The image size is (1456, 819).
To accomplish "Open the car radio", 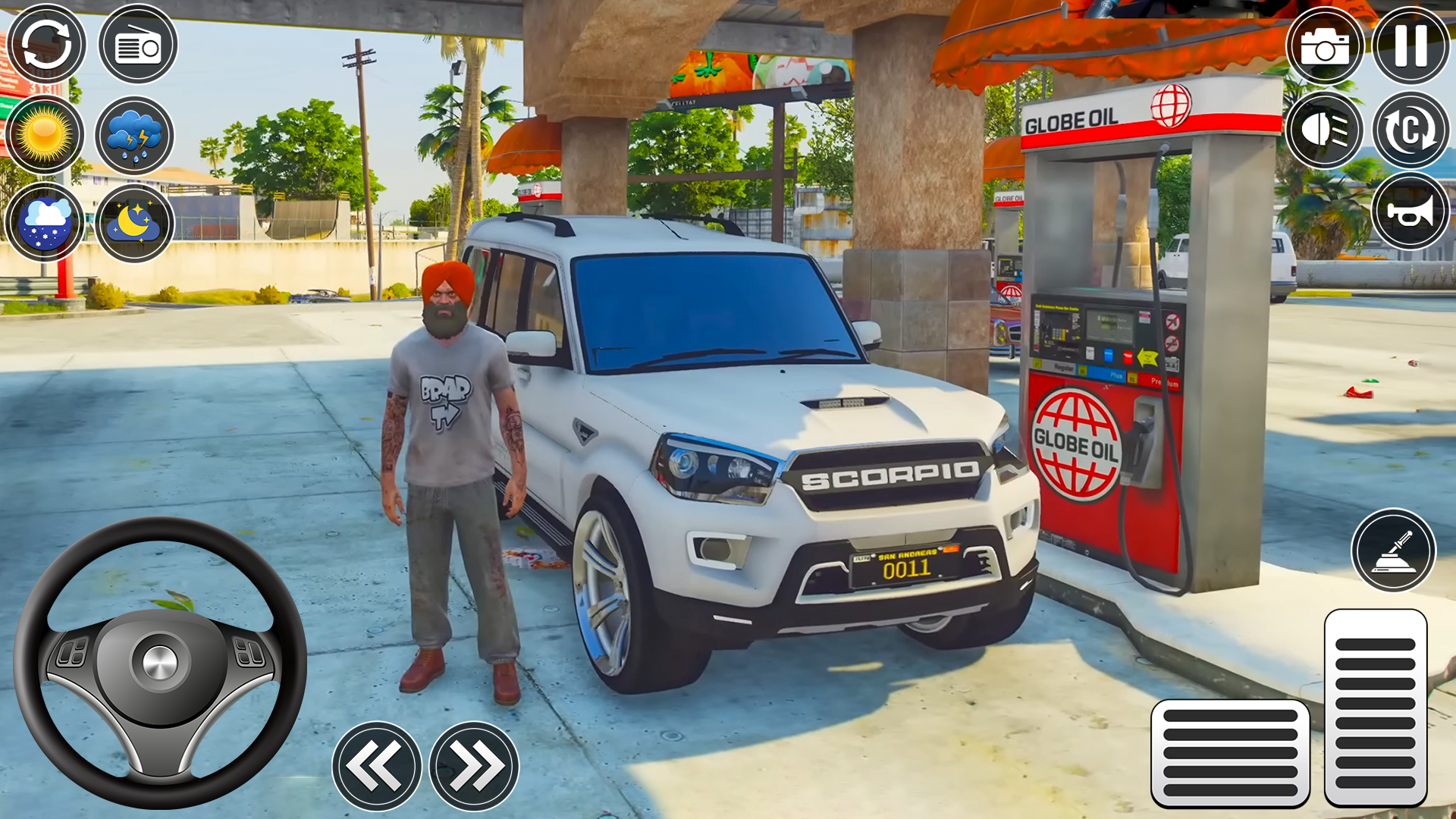I will (135, 44).
